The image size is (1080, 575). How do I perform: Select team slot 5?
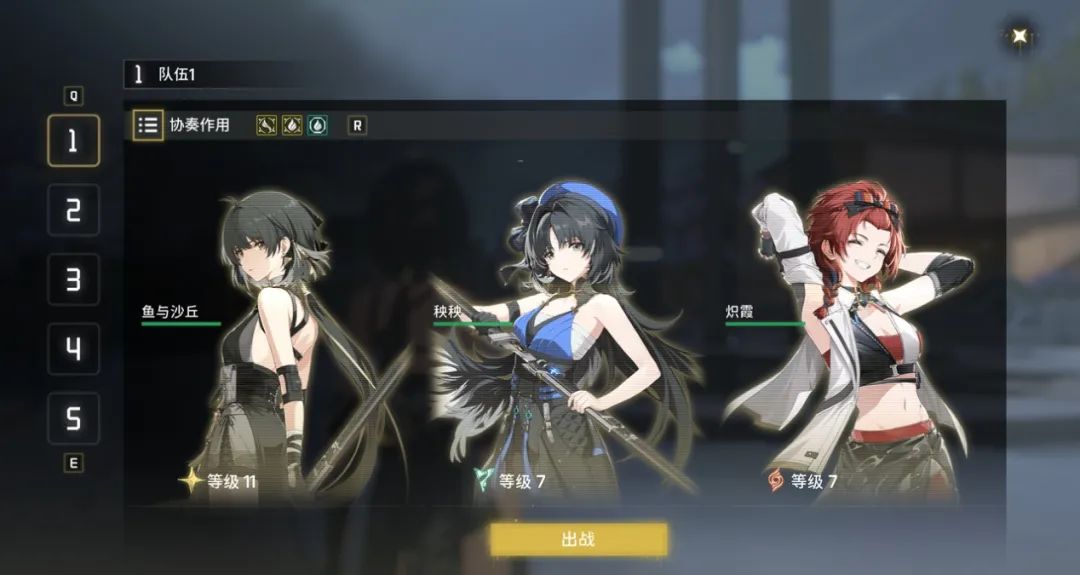[x=73, y=418]
